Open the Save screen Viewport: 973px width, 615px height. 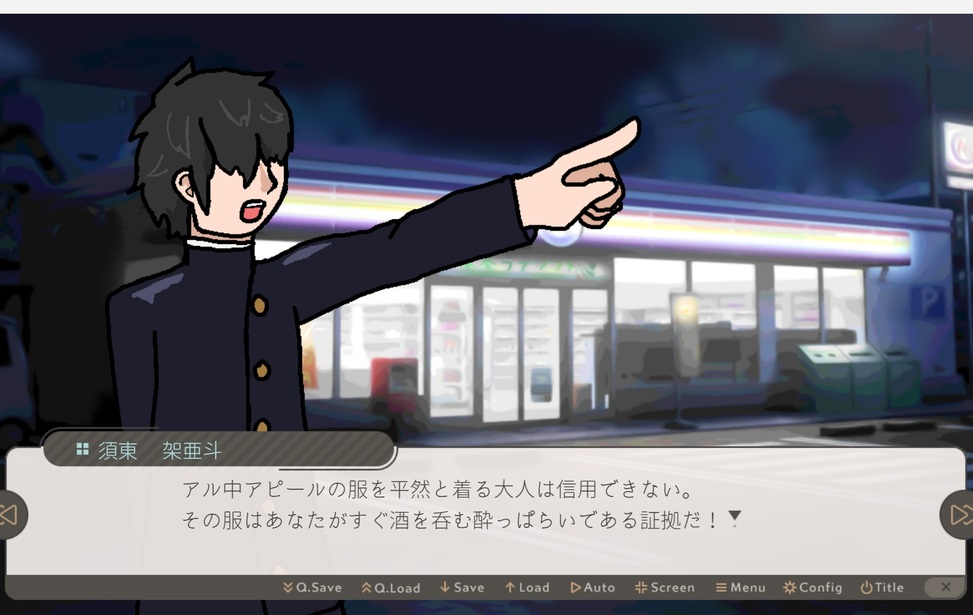(462, 588)
